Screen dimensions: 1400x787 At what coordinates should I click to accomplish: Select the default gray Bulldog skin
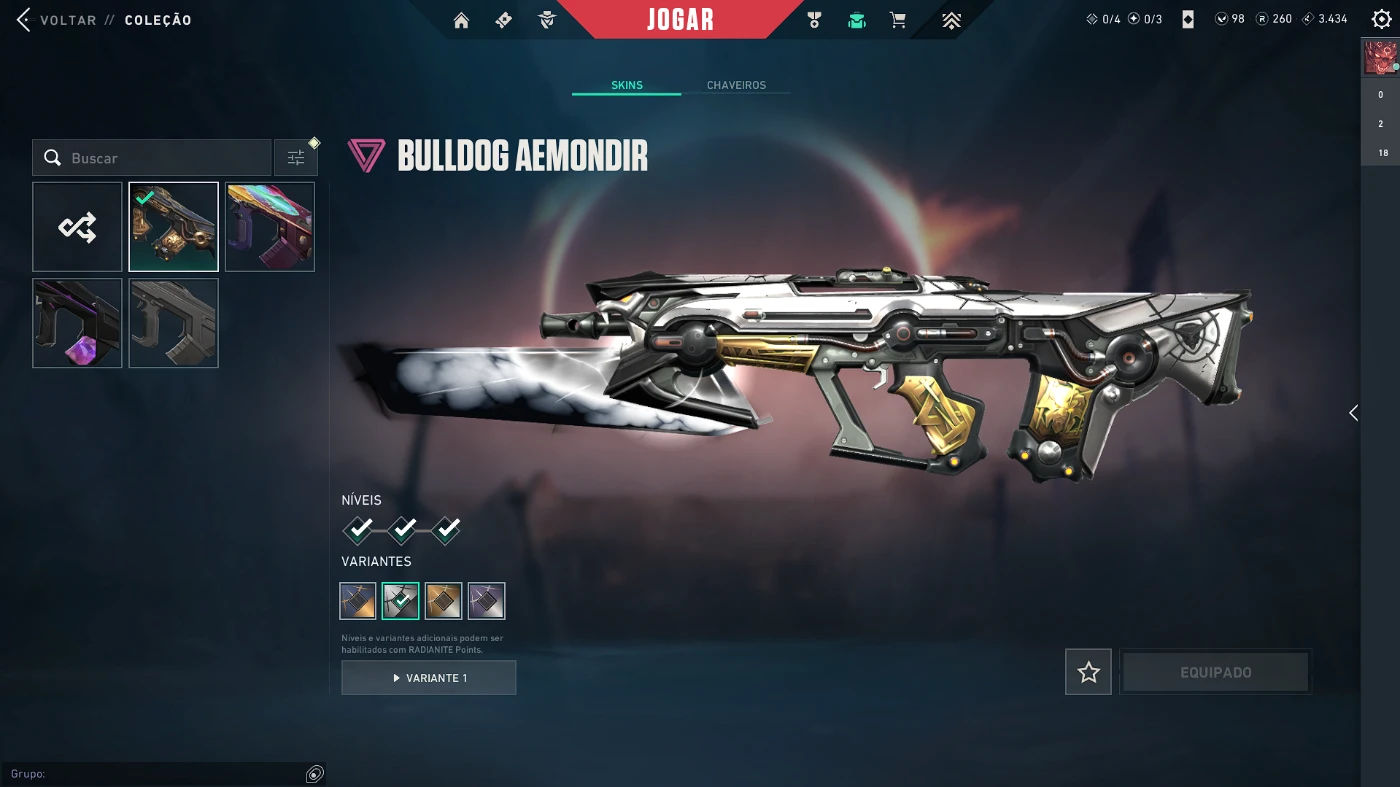(173, 323)
